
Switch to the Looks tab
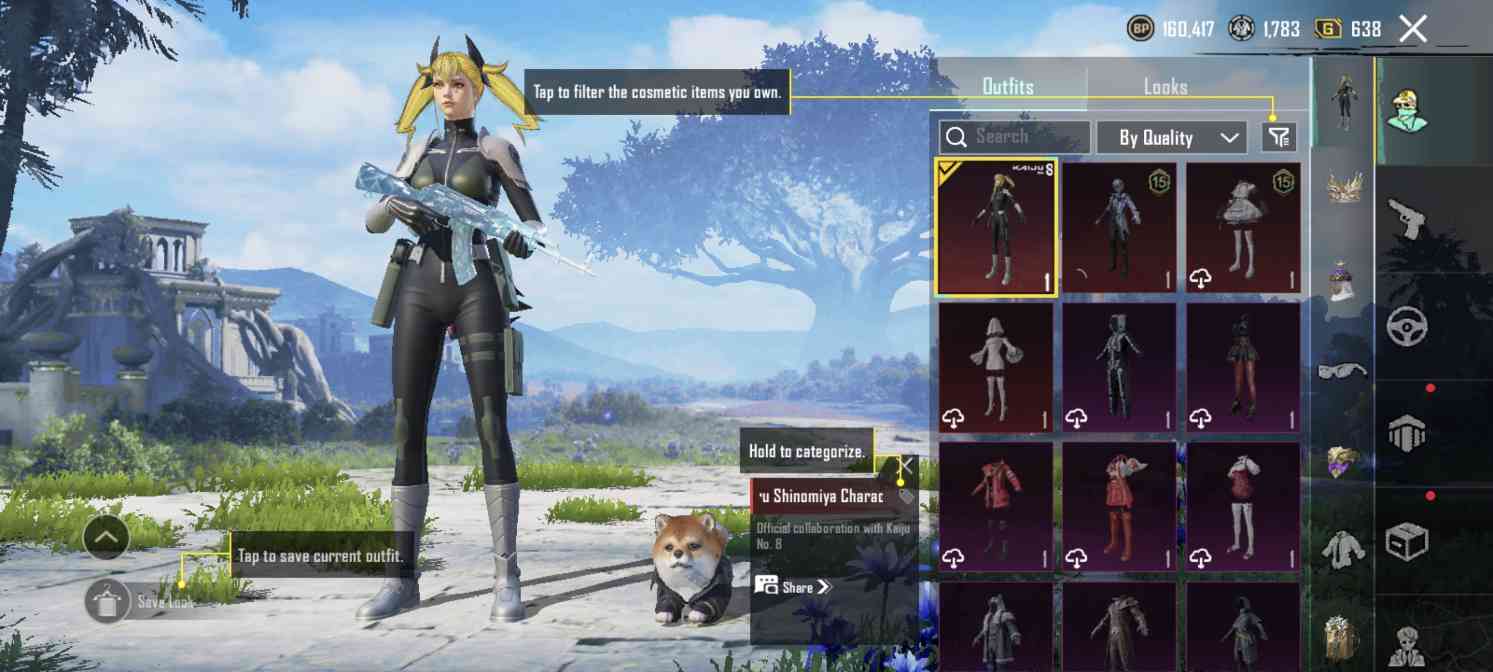(x=1165, y=86)
